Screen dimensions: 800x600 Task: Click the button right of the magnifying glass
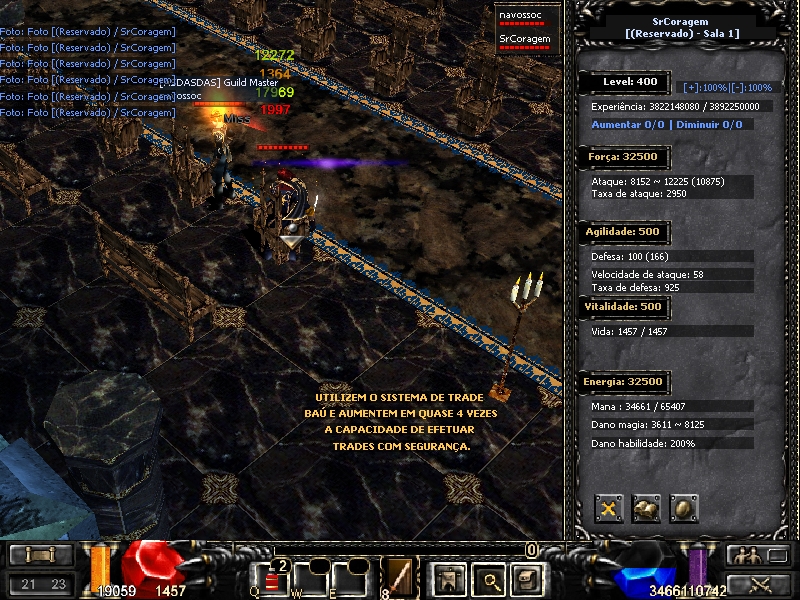pyautogui.click(x=526, y=578)
